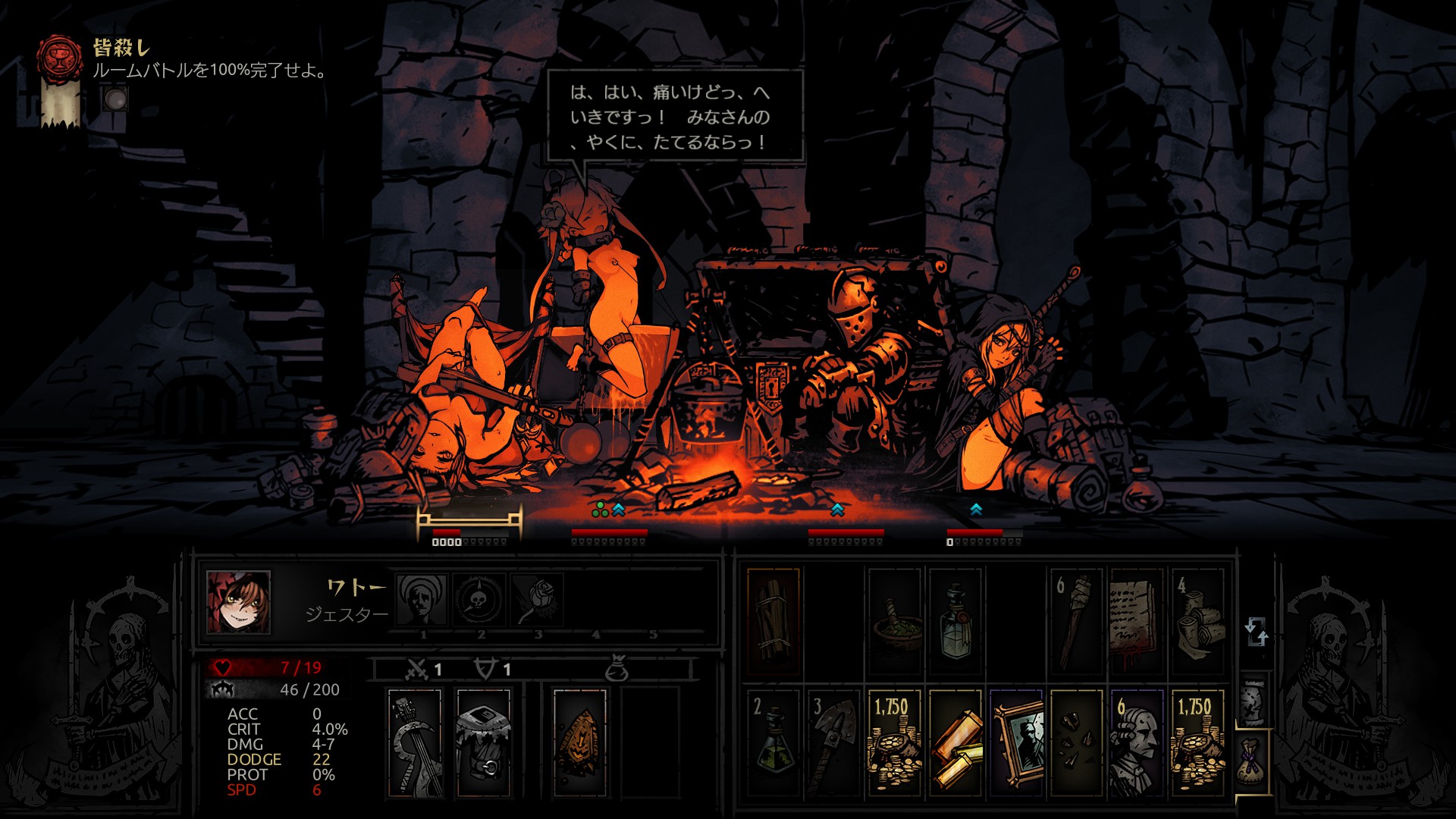Viewport: 1456px width, 819px height.
Task: Use the medicinal herbs bowl
Action: [x=895, y=622]
